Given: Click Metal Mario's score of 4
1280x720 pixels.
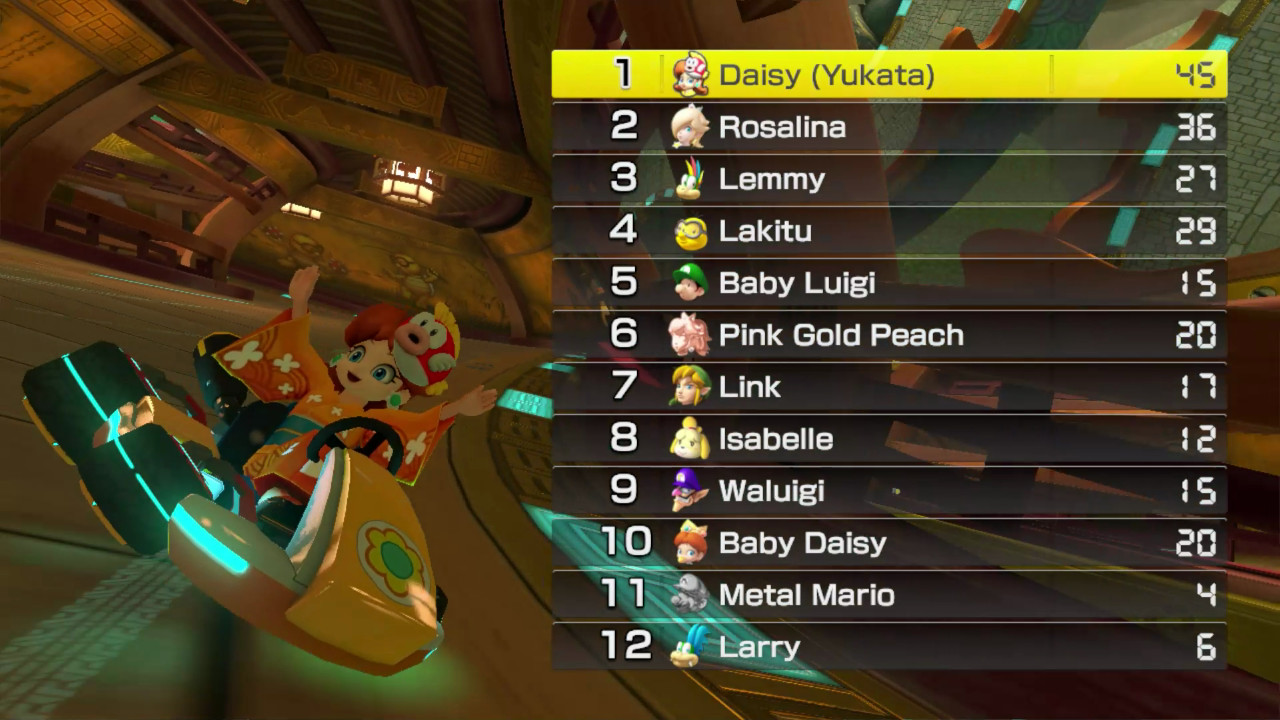Looking at the screenshot, I should pyautogui.click(x=1204, y=595).
